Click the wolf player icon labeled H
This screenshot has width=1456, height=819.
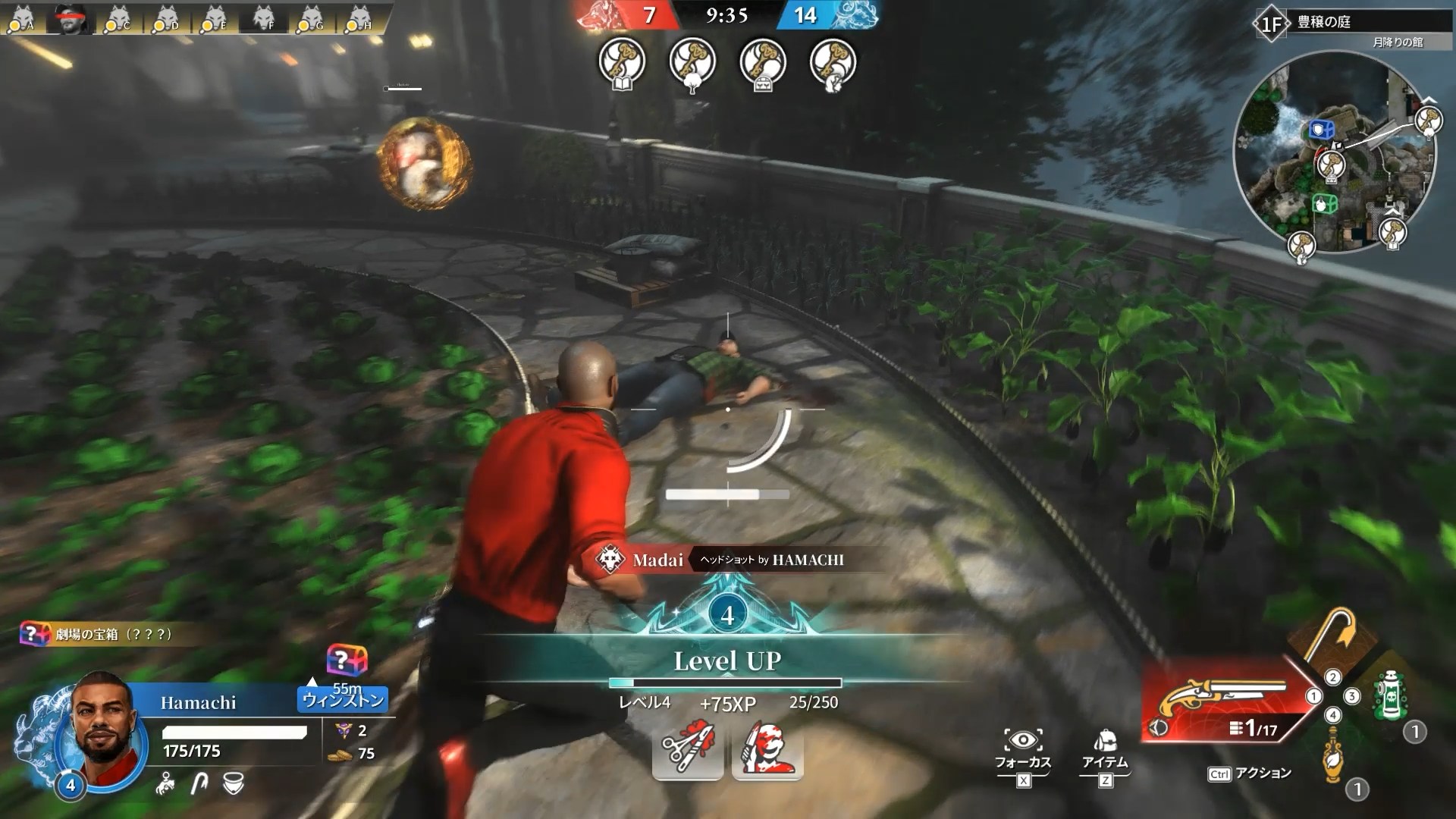point(358,18)
